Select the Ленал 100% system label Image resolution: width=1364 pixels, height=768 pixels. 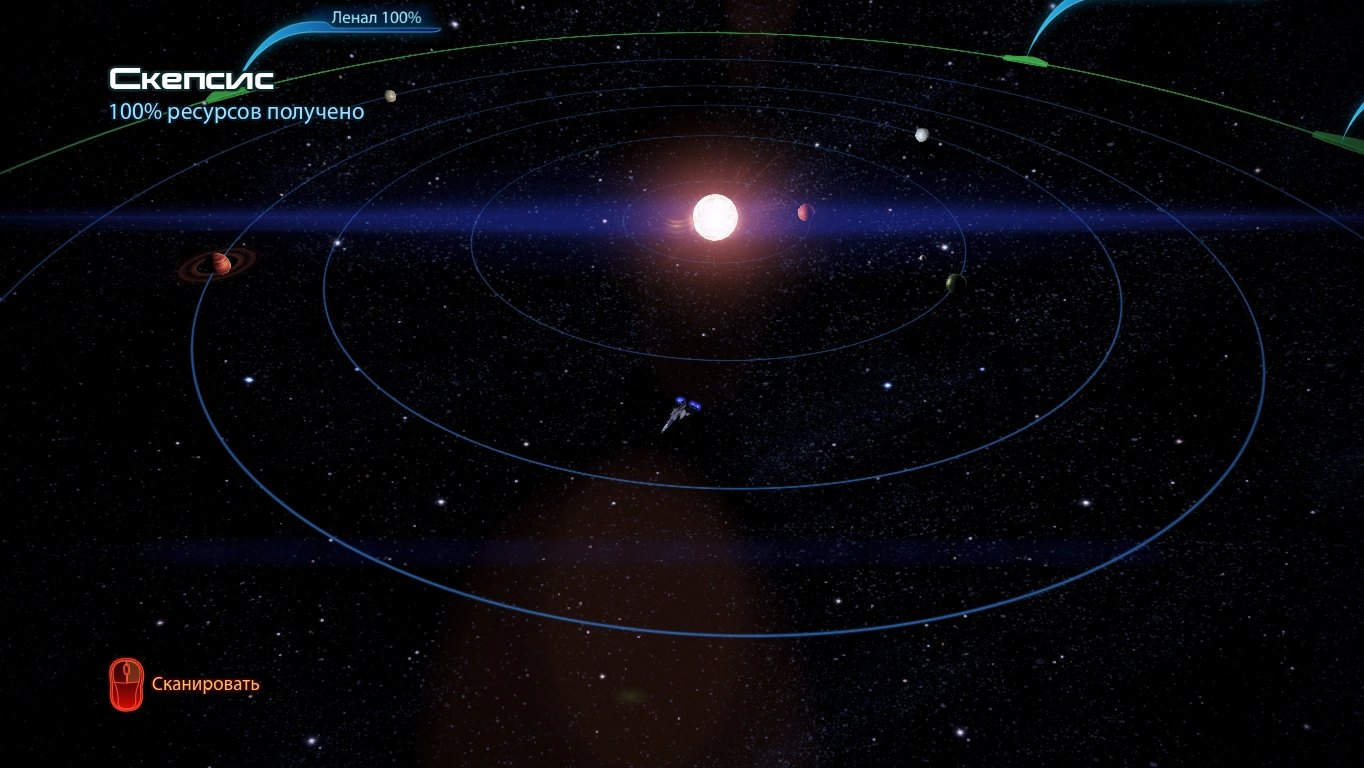coord(376,18)
